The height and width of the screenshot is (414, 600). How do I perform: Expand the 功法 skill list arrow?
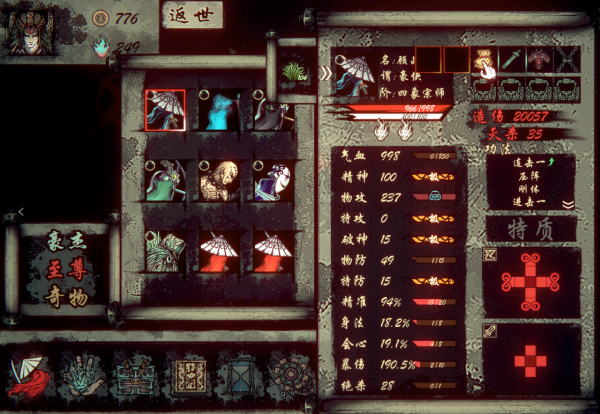pyautogui.click(x=568, y=204)
